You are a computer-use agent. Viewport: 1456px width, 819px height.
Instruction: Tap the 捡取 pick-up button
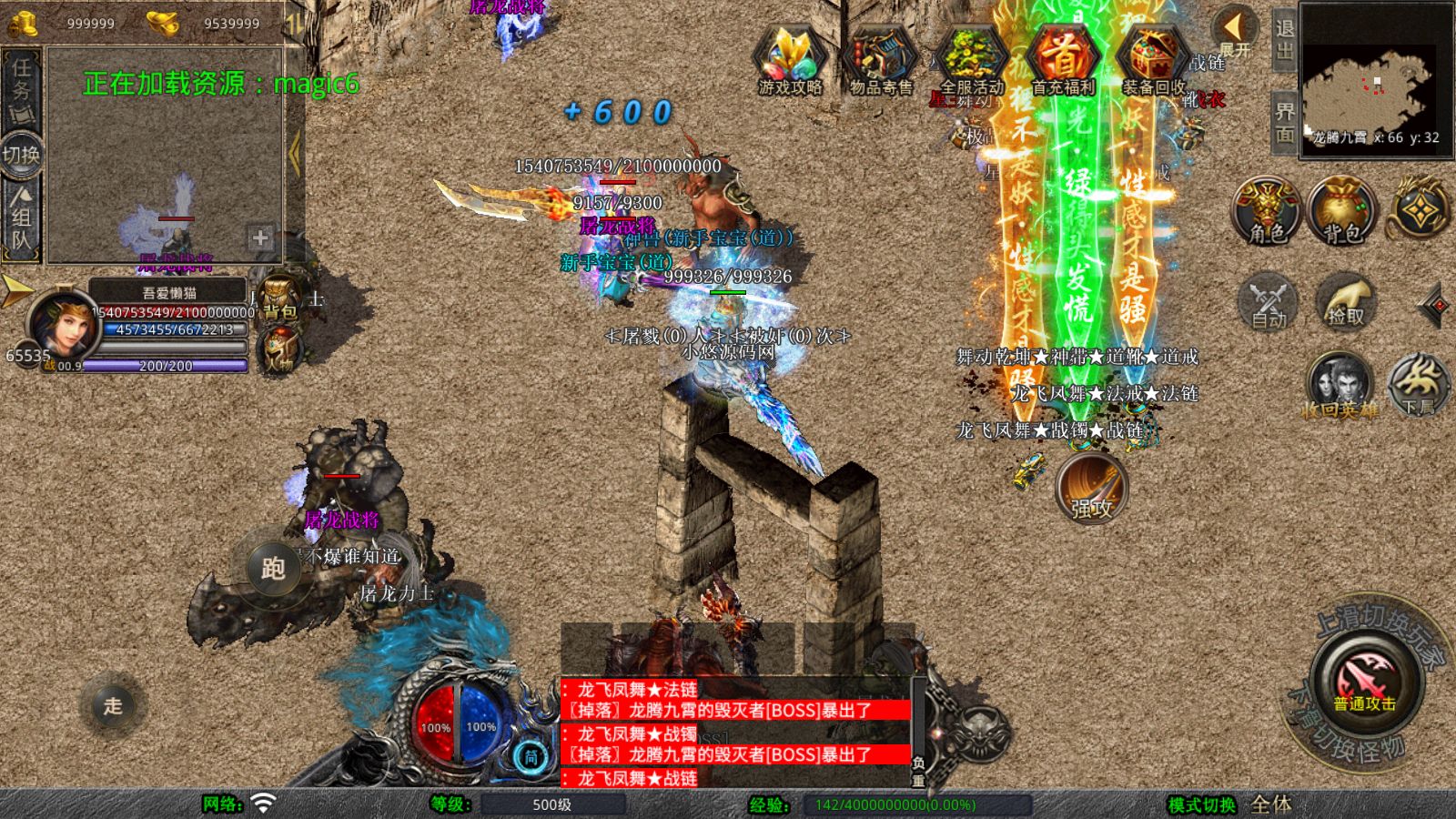[x=1345, y=302]
